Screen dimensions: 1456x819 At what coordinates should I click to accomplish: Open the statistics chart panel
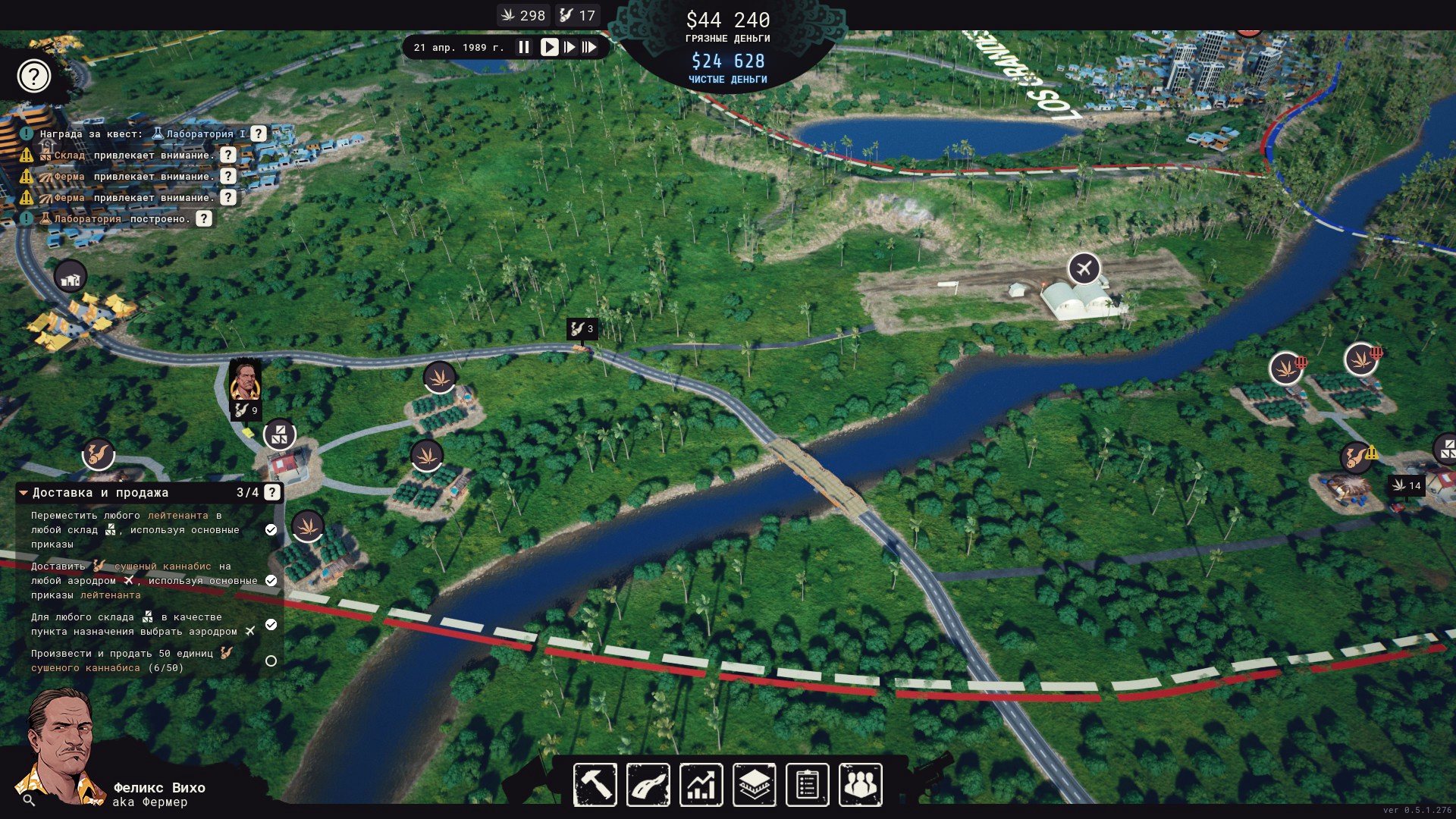701,785
